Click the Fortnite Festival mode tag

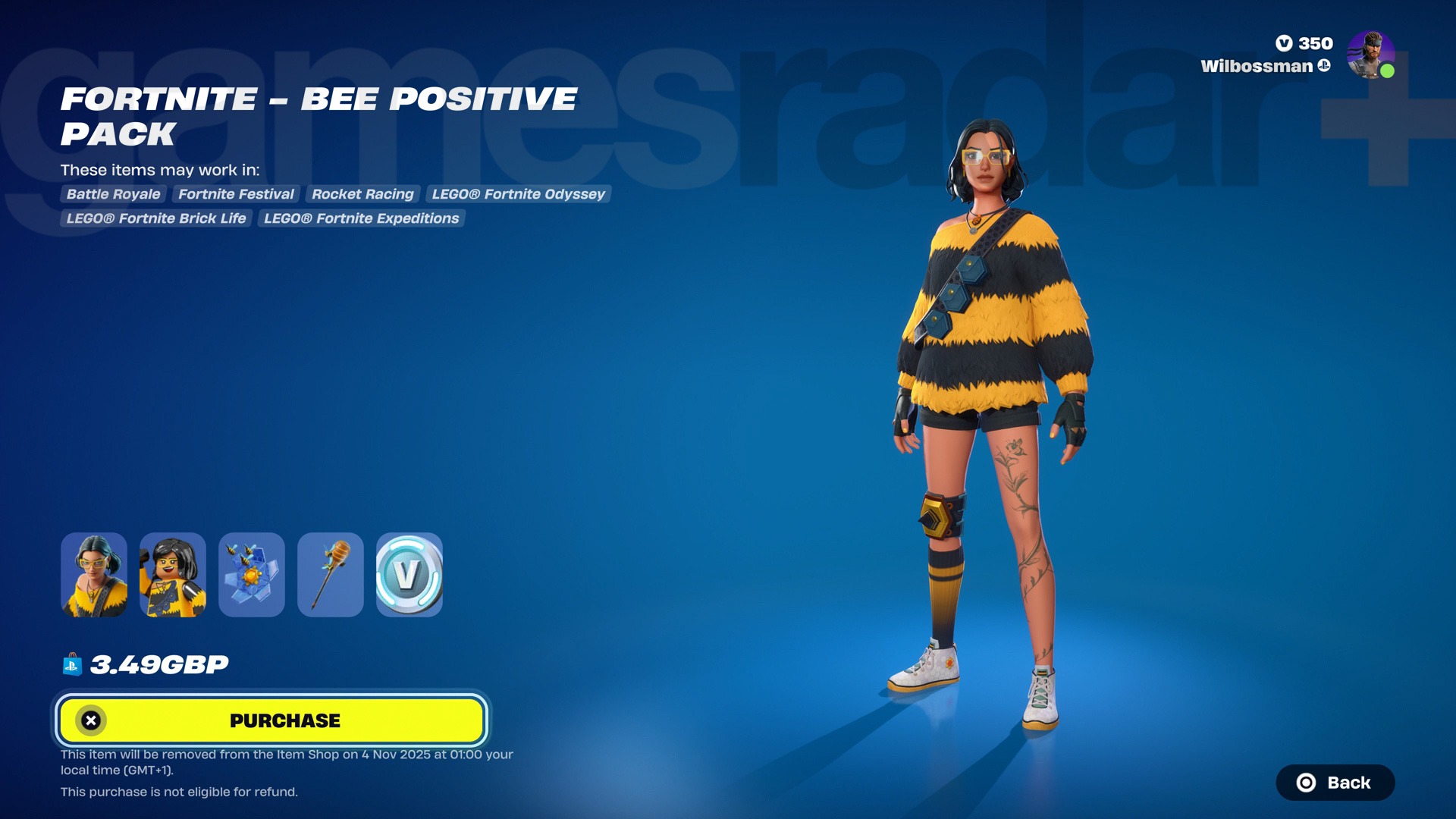pyautogui.click(x=236, y=194)
